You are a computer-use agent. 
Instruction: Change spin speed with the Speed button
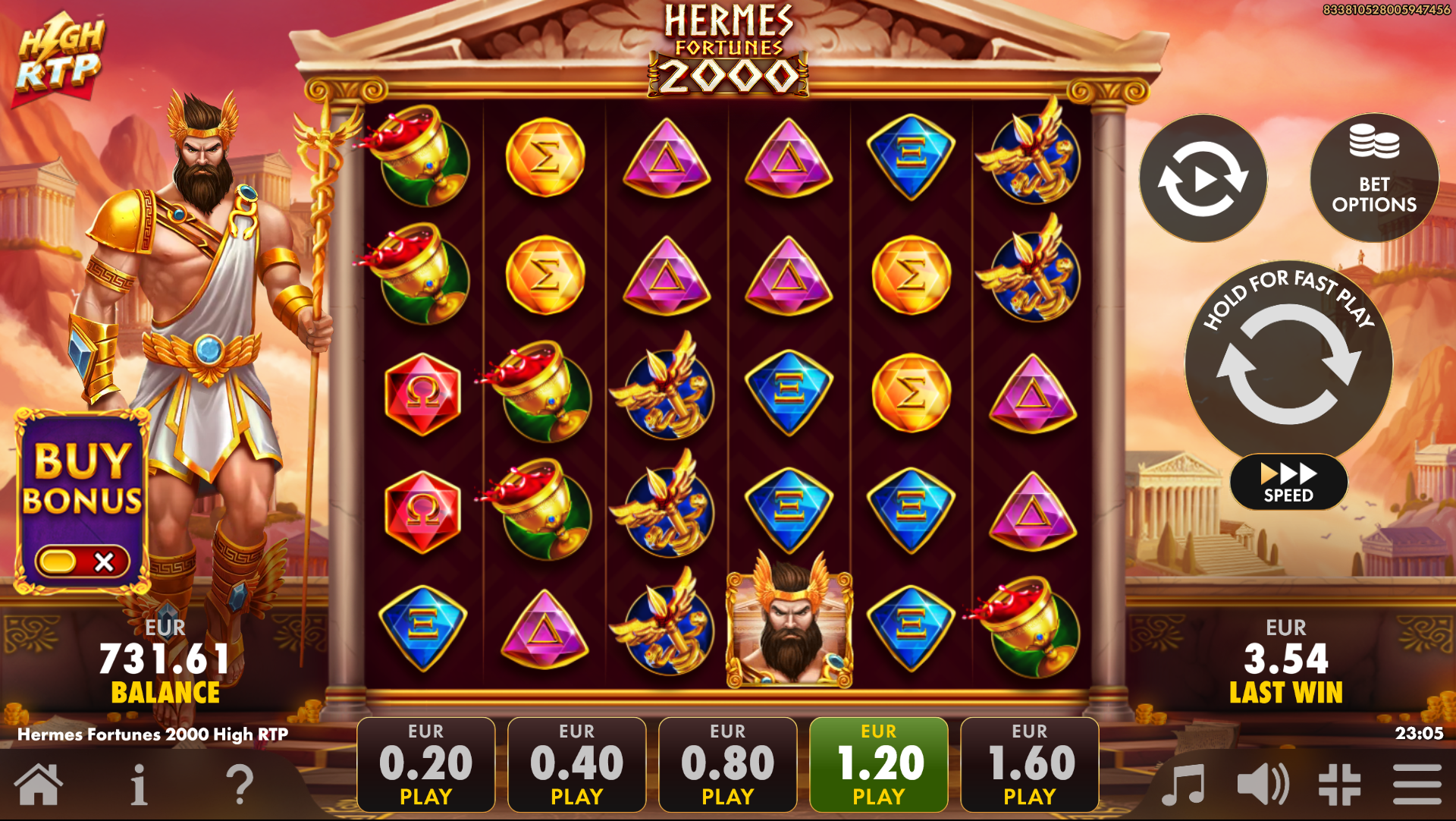tap(1288, 483)
